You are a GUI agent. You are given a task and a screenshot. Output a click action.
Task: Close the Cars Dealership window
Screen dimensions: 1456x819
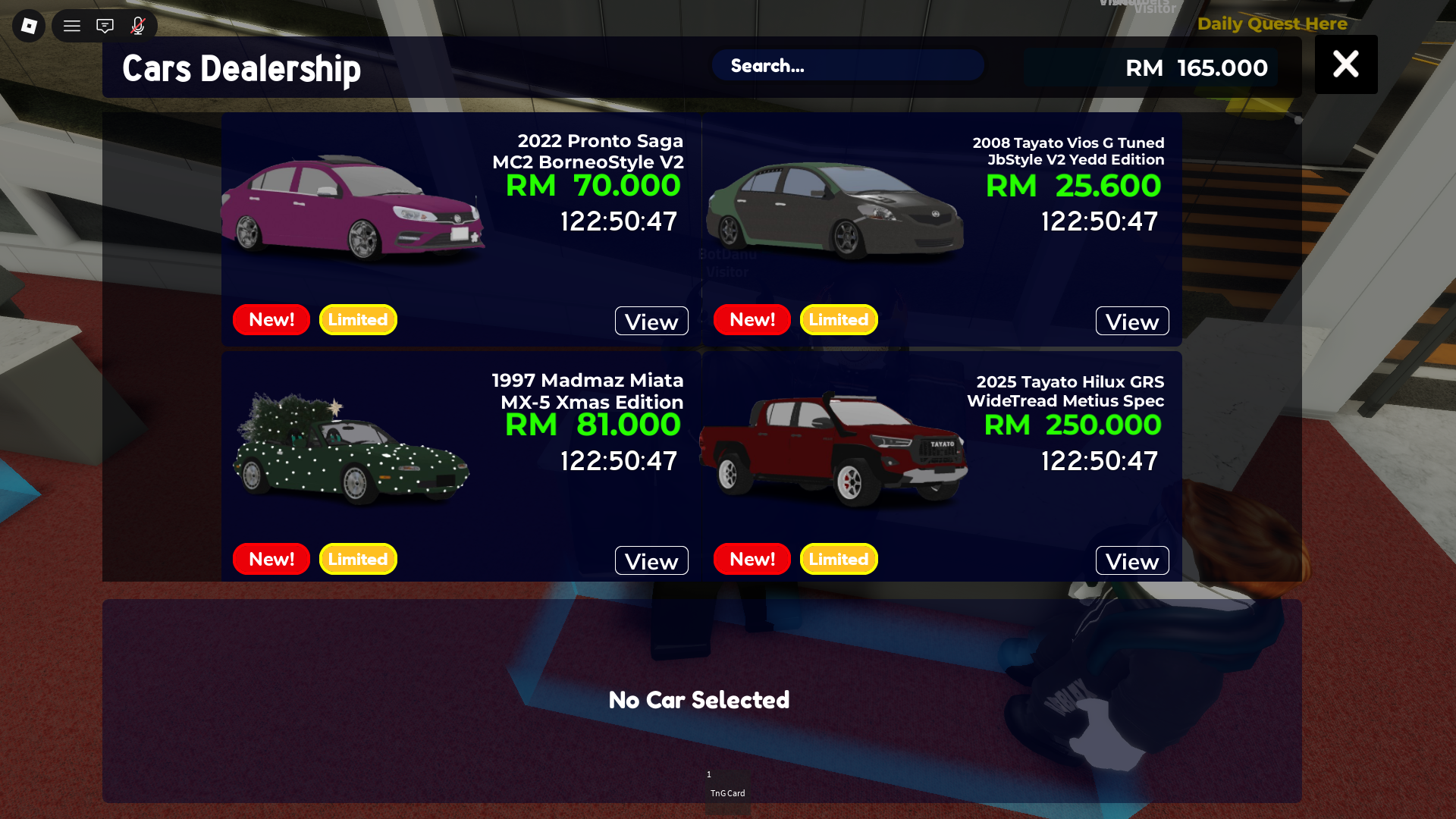[1345, 64]
